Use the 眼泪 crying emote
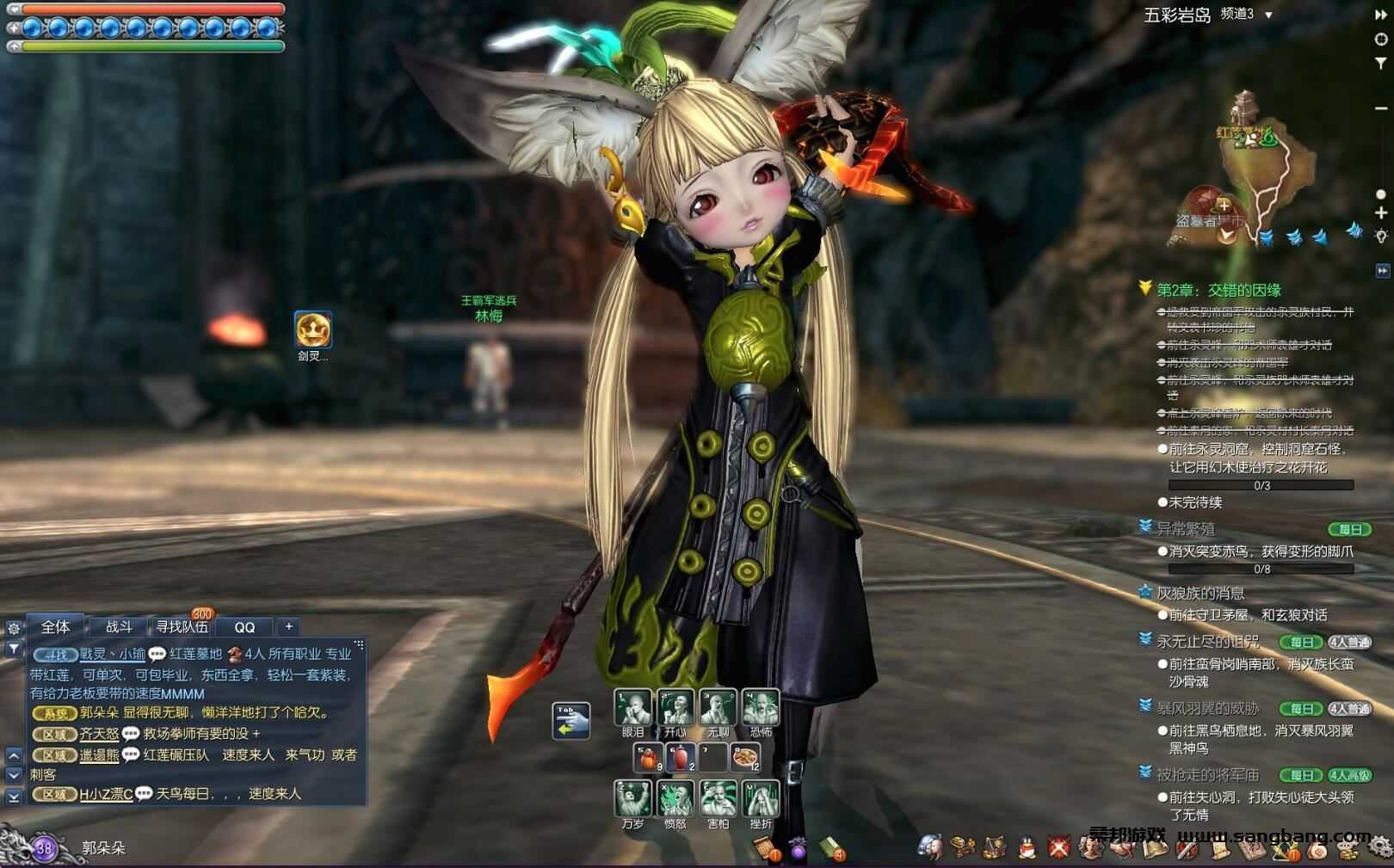The height and width of the screenshot is (868, 1394). (632, 708)
